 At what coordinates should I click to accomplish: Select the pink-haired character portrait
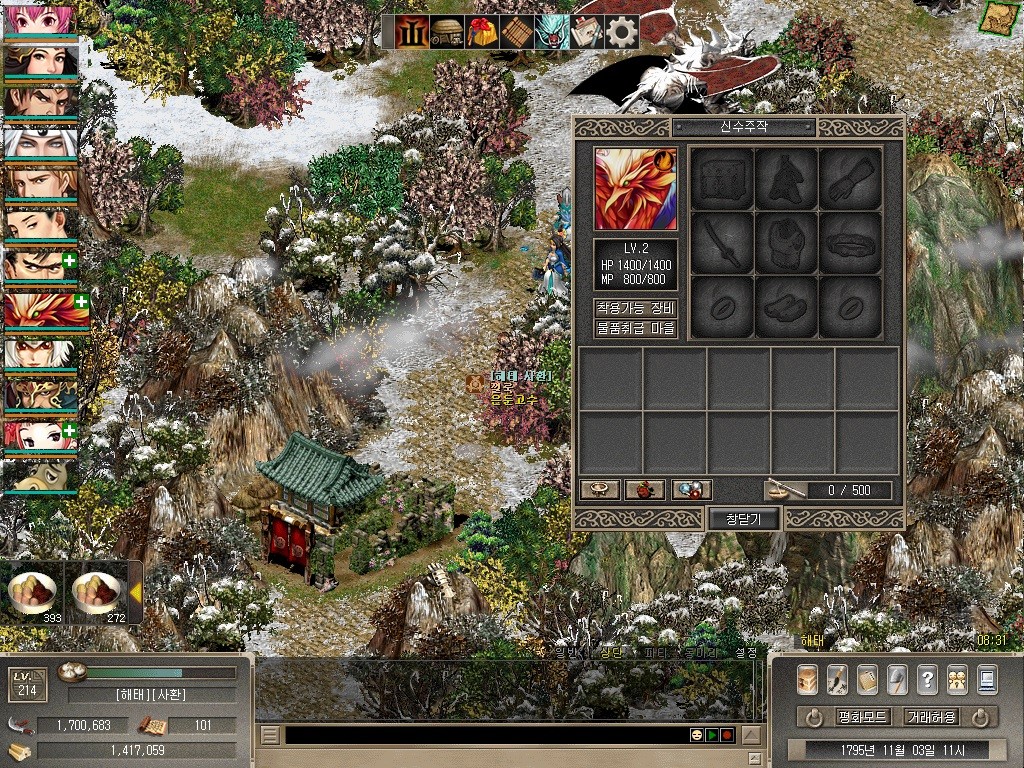(40, 20)
